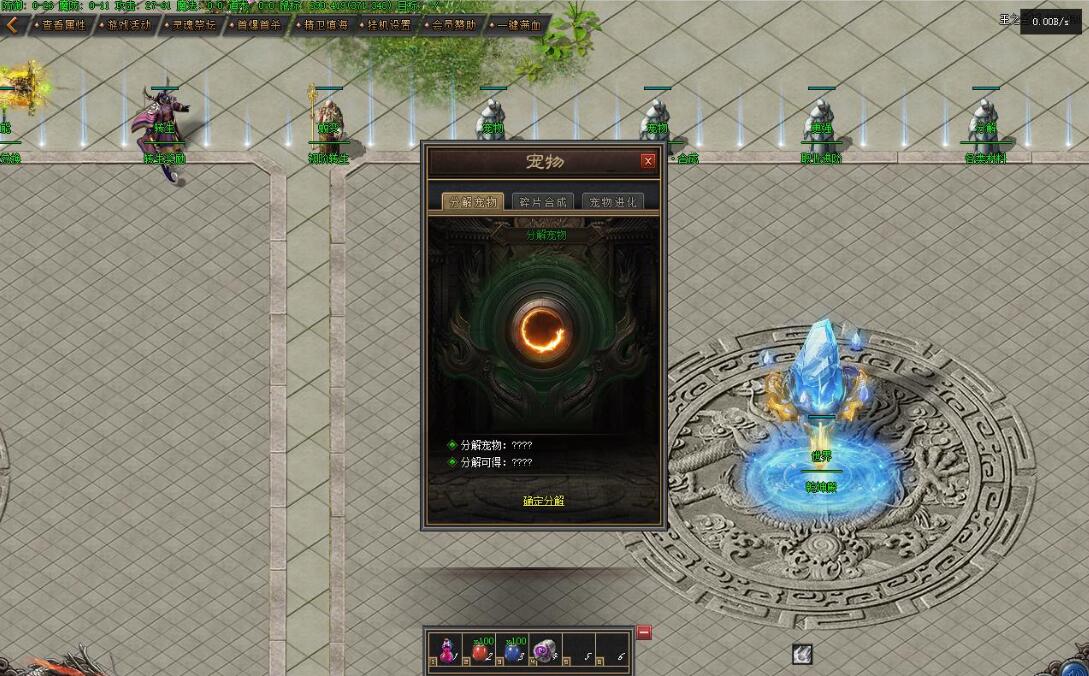The image size is (1089, 676).
Task: Use the pink potion in hotbar slot 1
Action: click(x=447, y=651)
